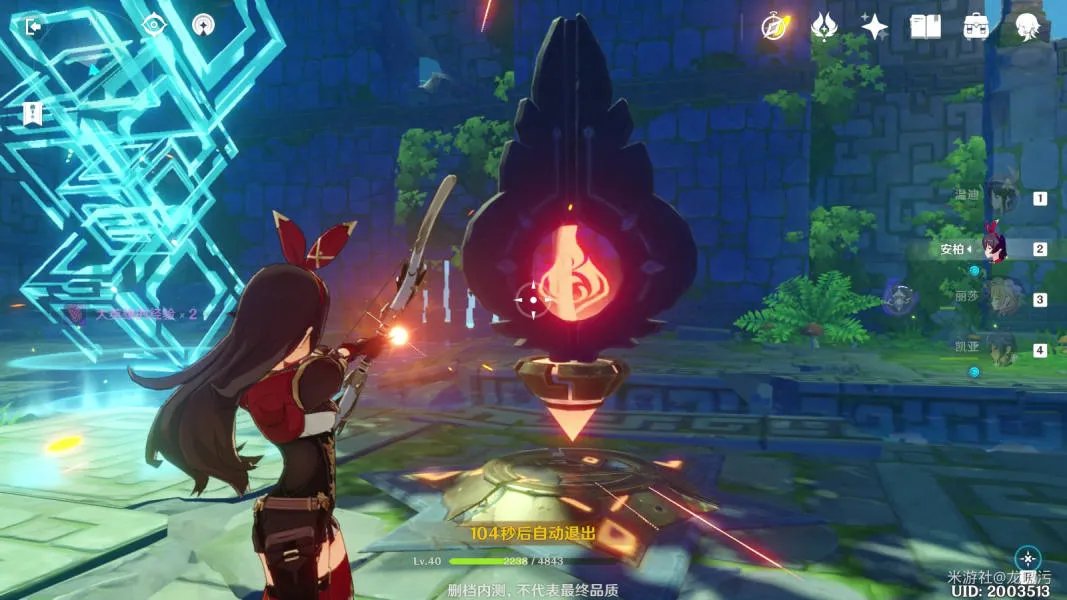The height and width of the screenshot is (600, 1067).
Task: Select active character 安柏
Action: (995, 248)
